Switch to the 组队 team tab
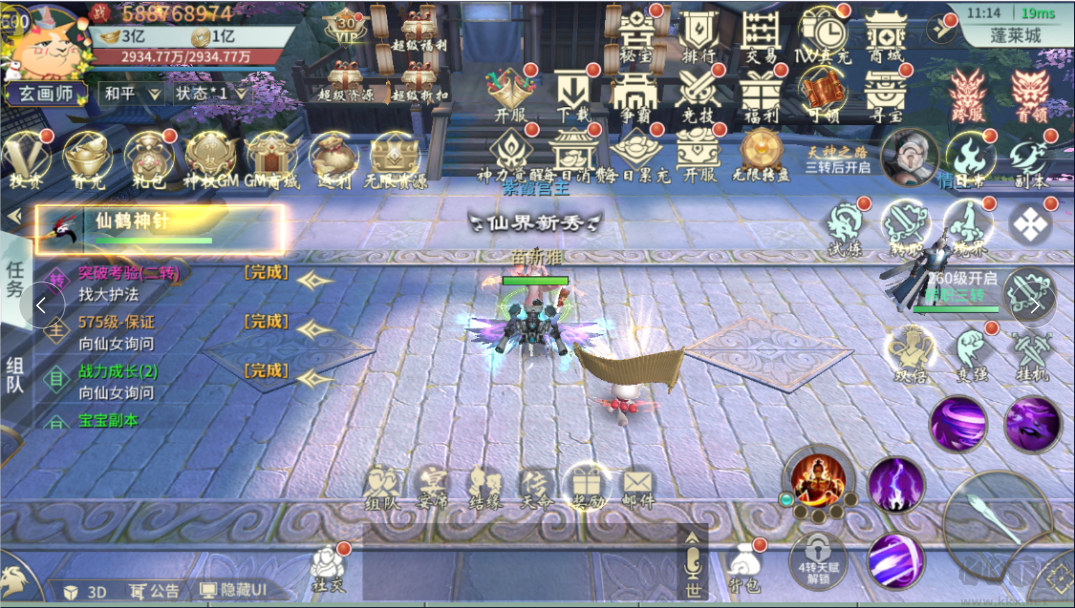The width and height of the screenshot is (1075, 608). point(16,376)
